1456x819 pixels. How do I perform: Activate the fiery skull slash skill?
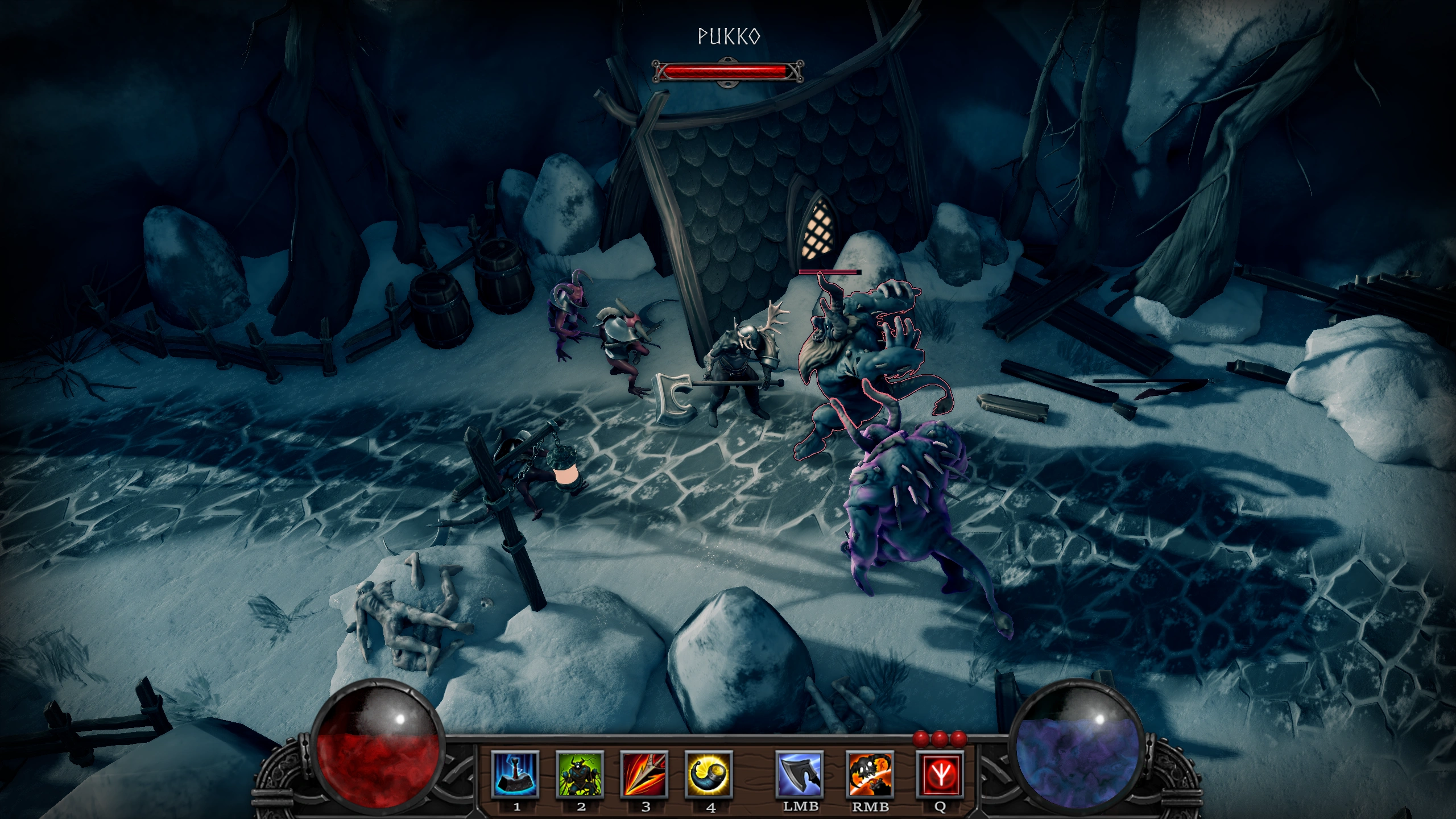[870, 774]
